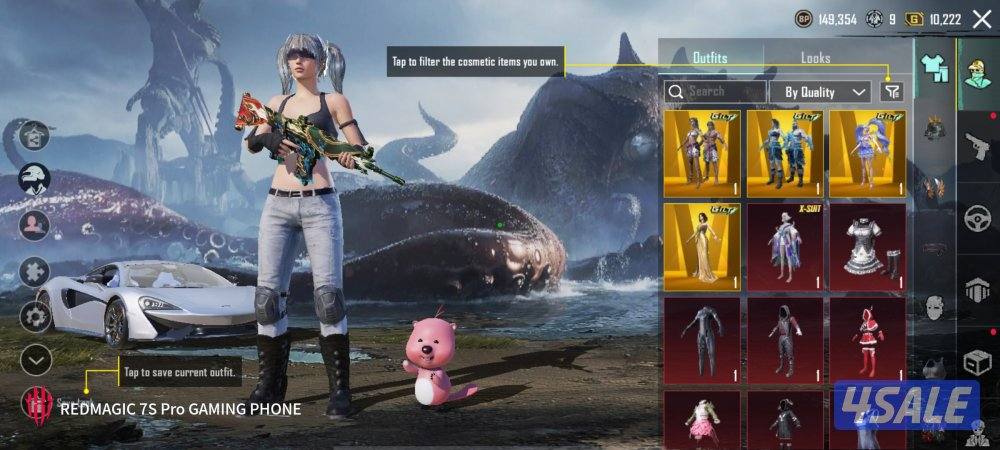Show the face mask category
This screenshot has height=450, width=1000.
point(934,306)
